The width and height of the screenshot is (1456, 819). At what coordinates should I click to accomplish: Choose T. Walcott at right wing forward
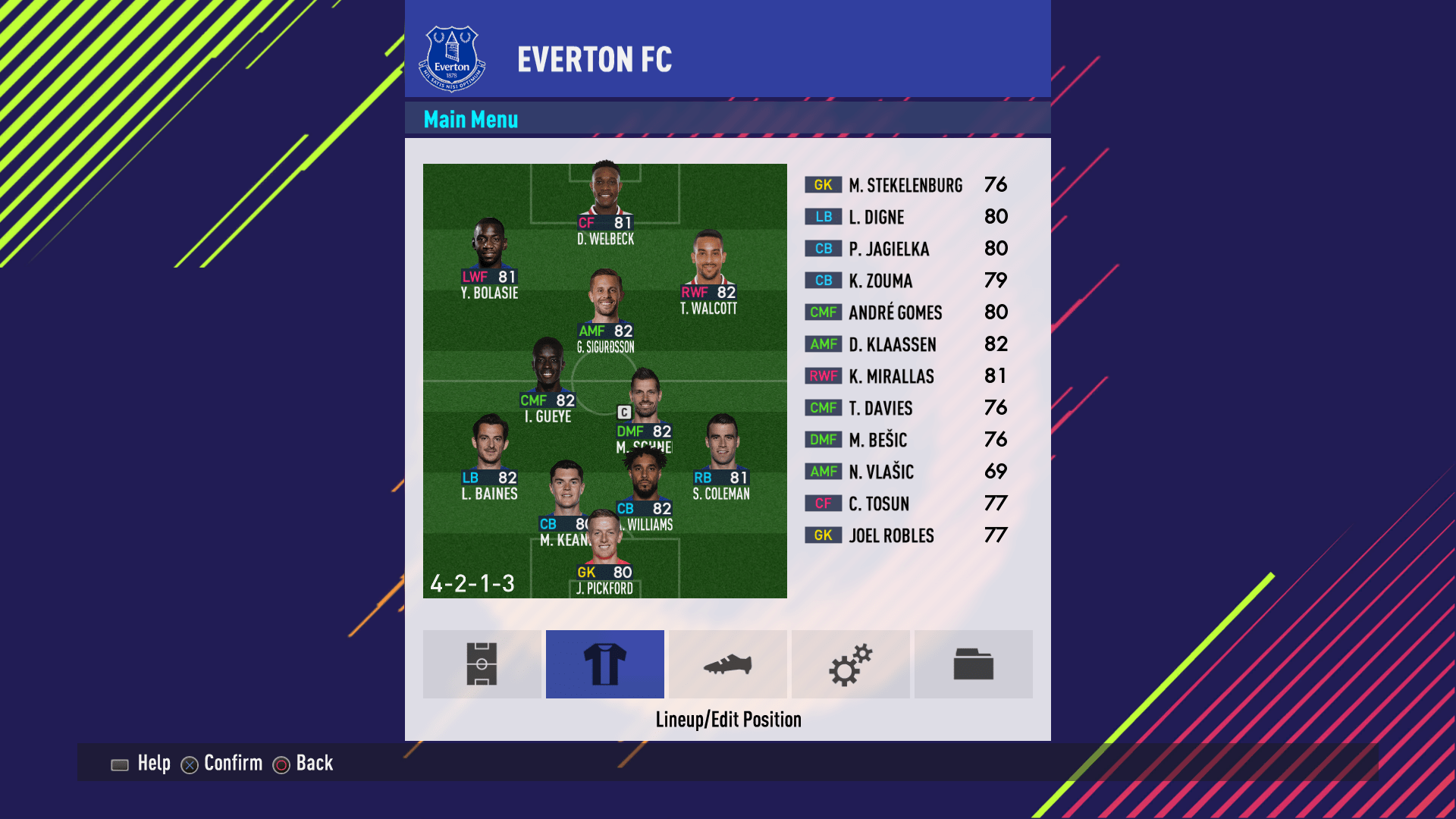point(708,273)
